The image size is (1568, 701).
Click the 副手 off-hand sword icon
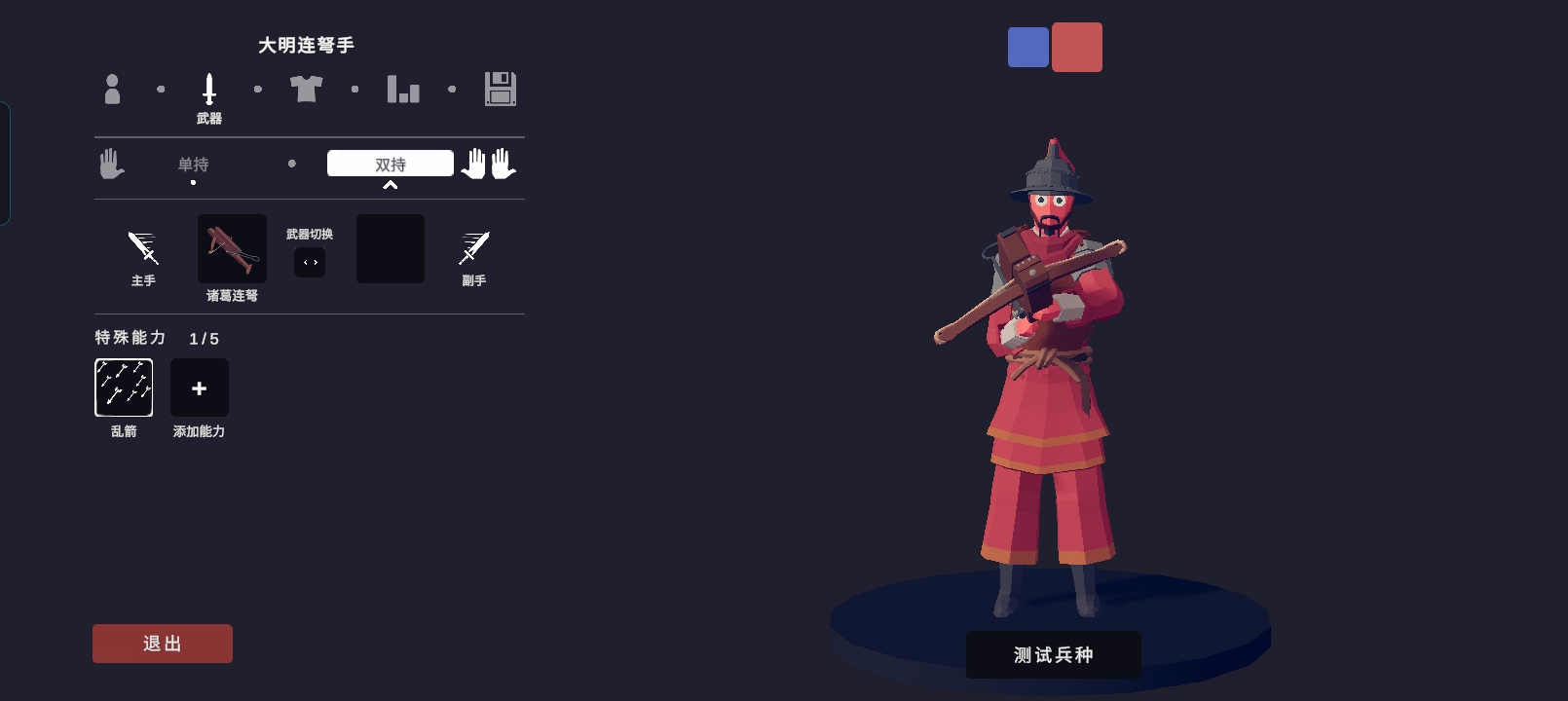click(474, 249)
